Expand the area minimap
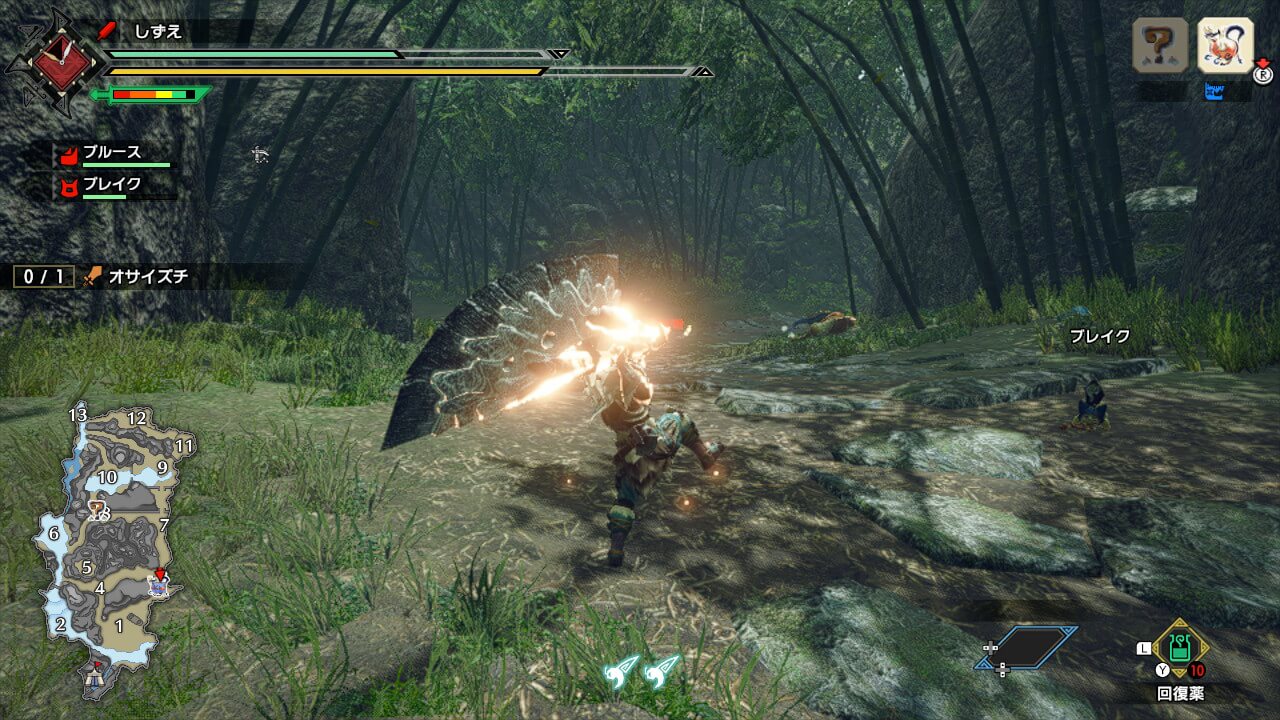The width and height of the screenshot is (1280, 720). click(x=105, y=540)
